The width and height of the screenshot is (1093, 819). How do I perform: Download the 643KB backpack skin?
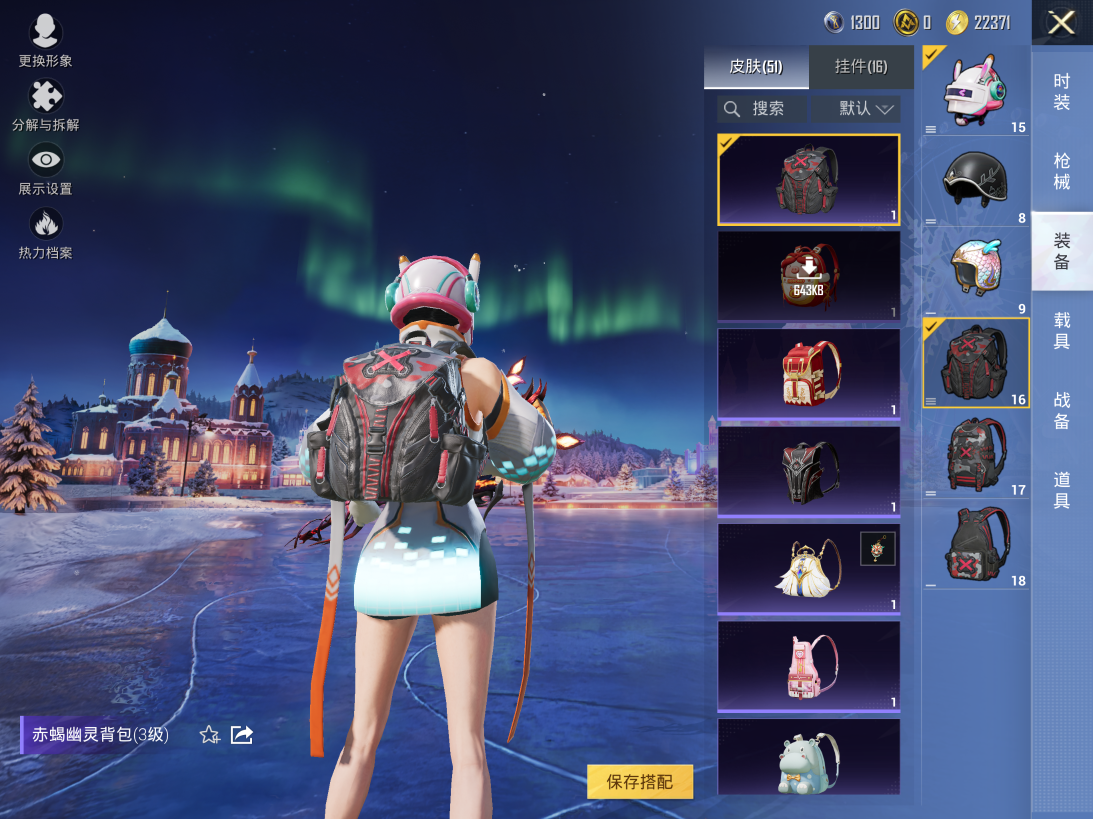pyautogui.click(x=809, y=276)
